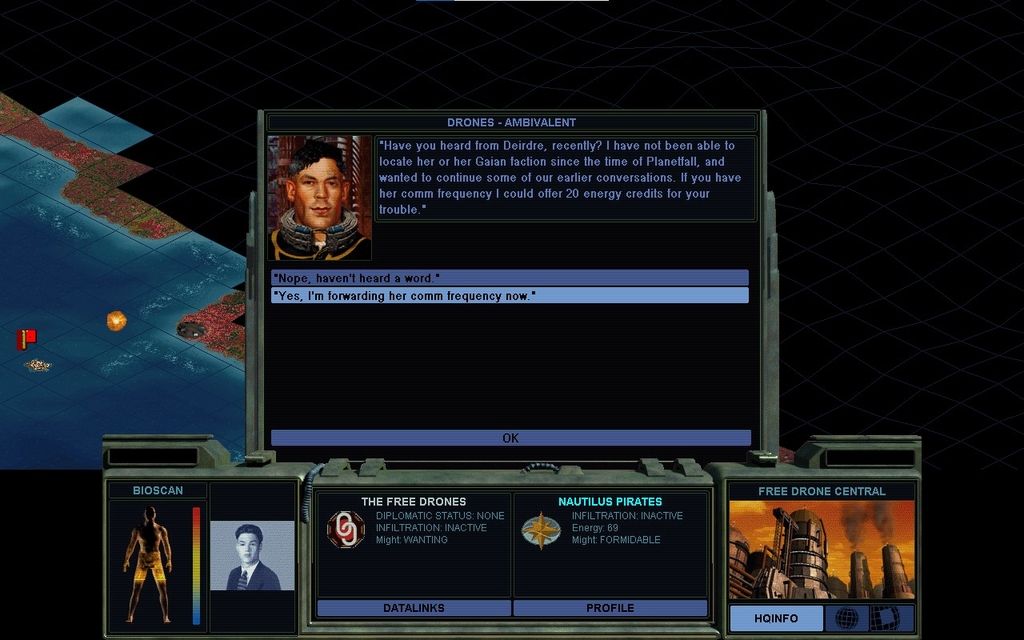
Task: Open the HQINFO panel
Action: [x=776, y=618]
